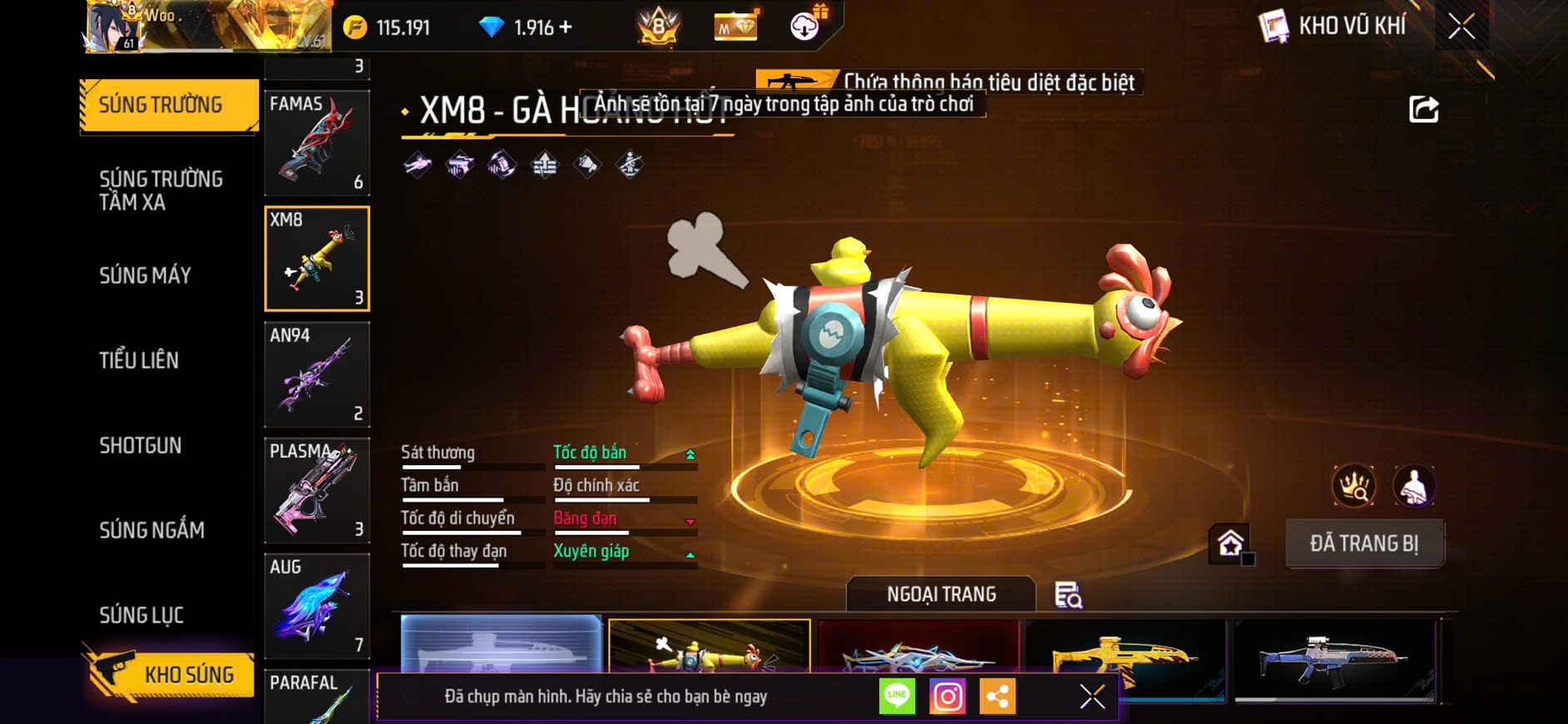This screenshot has width=1568, height=724.
Task: Share screenshot via LINE
Action: [x=897, y=697]
